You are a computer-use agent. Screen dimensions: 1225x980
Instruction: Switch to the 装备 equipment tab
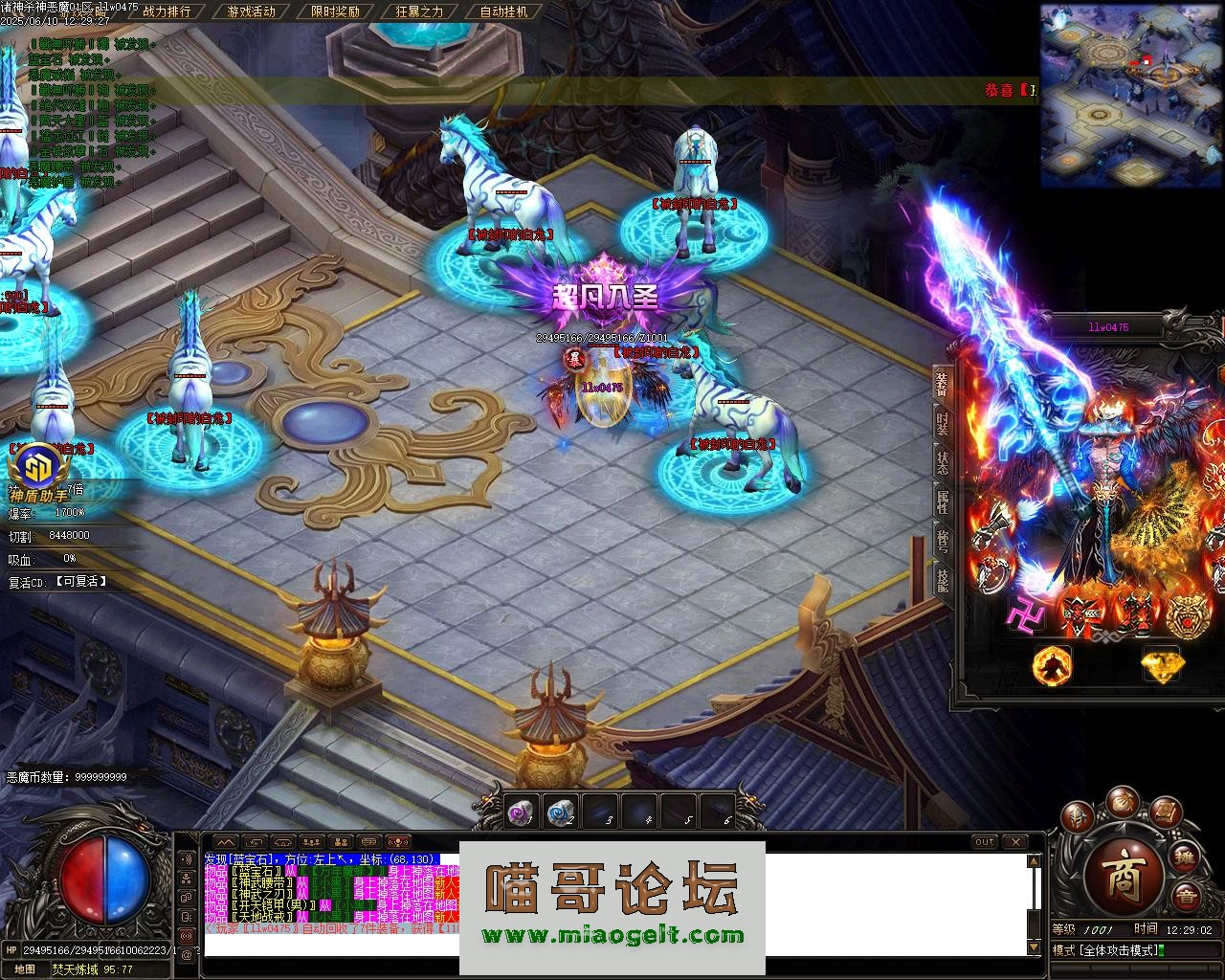(x=942, y=381)
